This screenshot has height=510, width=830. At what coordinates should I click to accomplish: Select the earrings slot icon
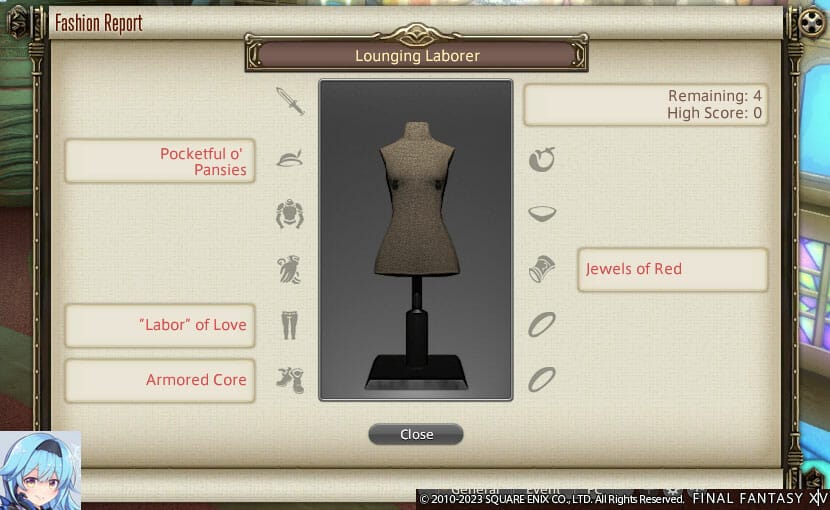click(542, 158)
